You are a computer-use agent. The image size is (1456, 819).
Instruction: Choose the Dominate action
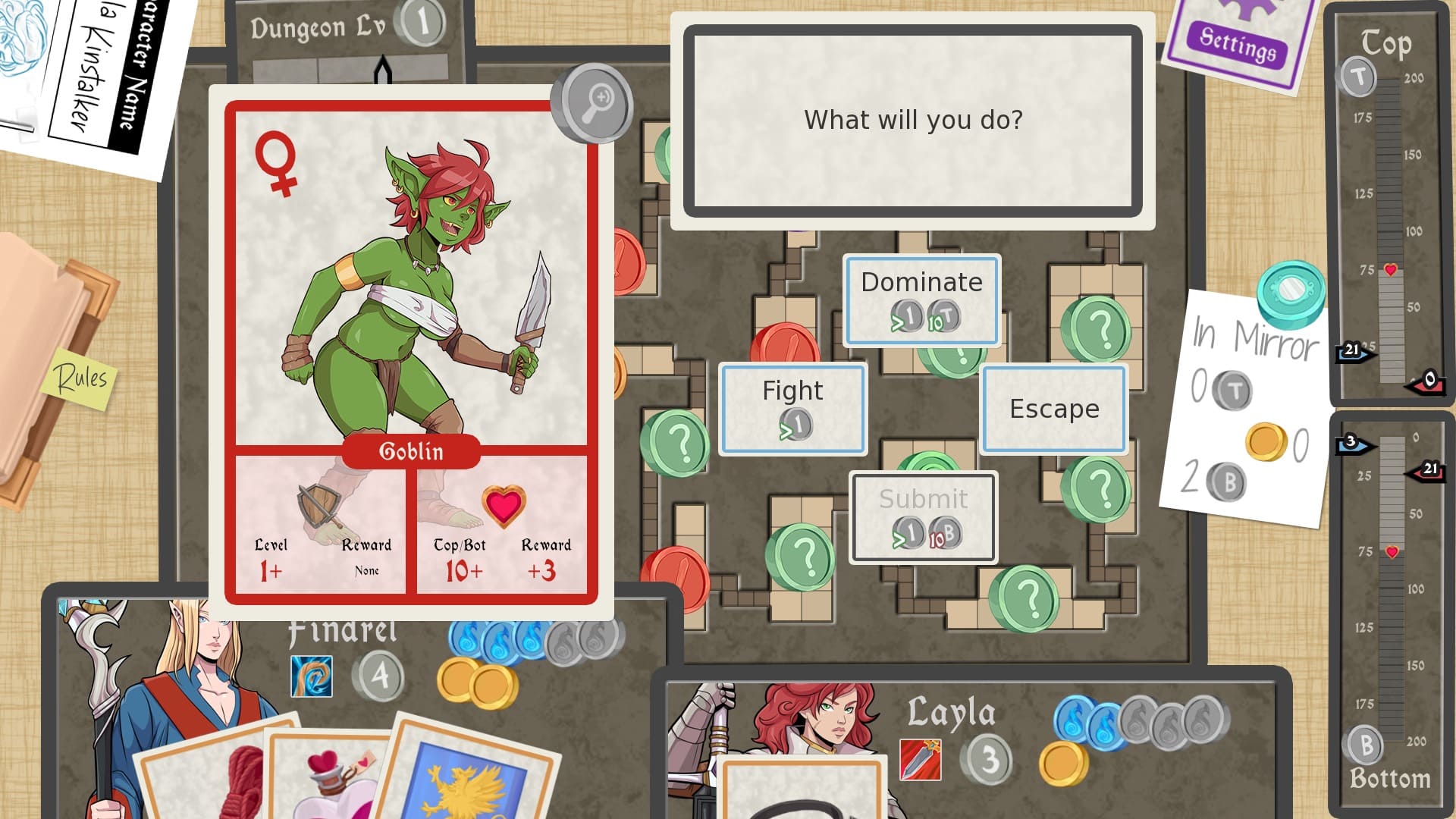(x=921, y=300)
